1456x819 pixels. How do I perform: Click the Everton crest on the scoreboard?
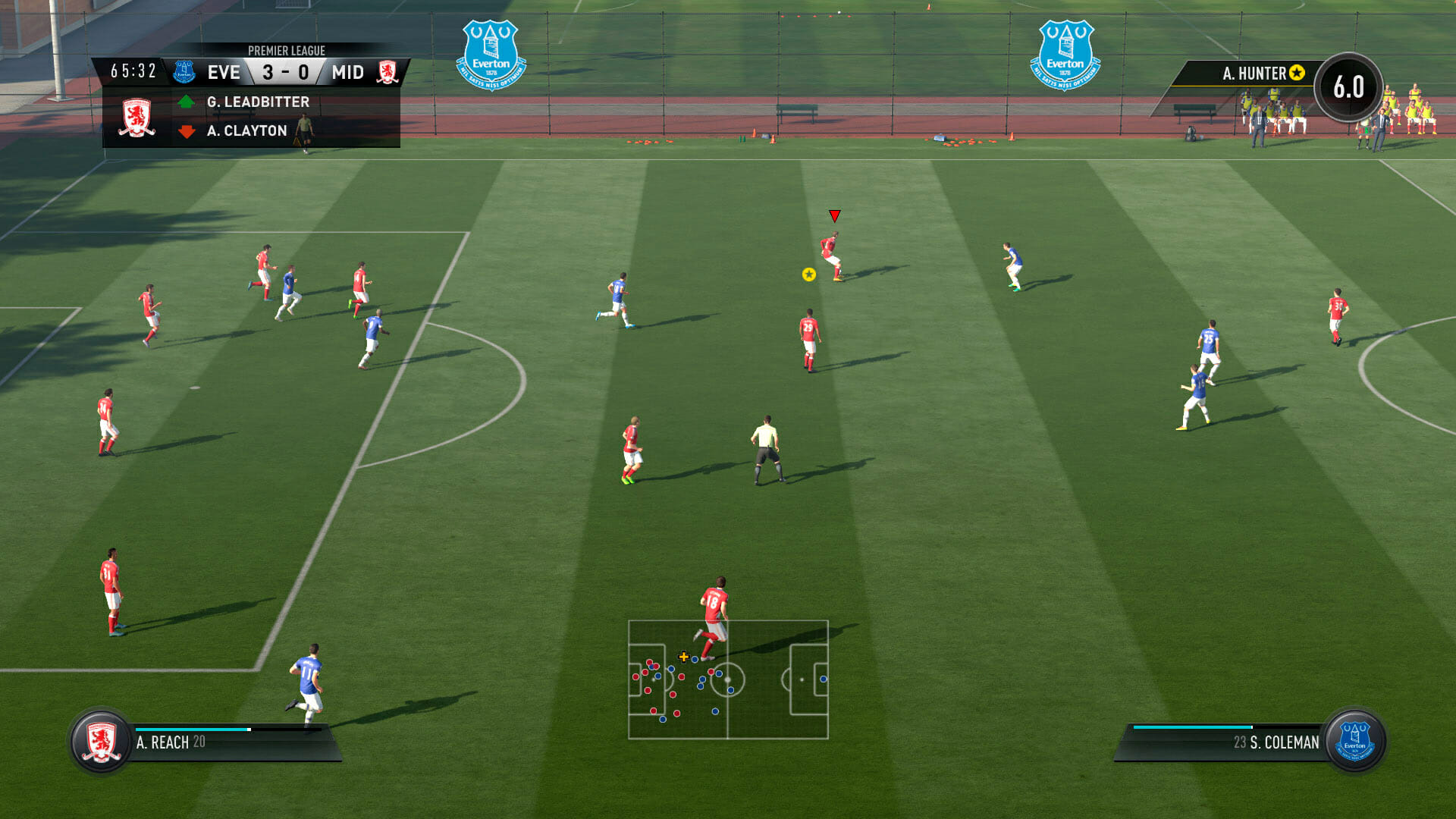(184, 72)
